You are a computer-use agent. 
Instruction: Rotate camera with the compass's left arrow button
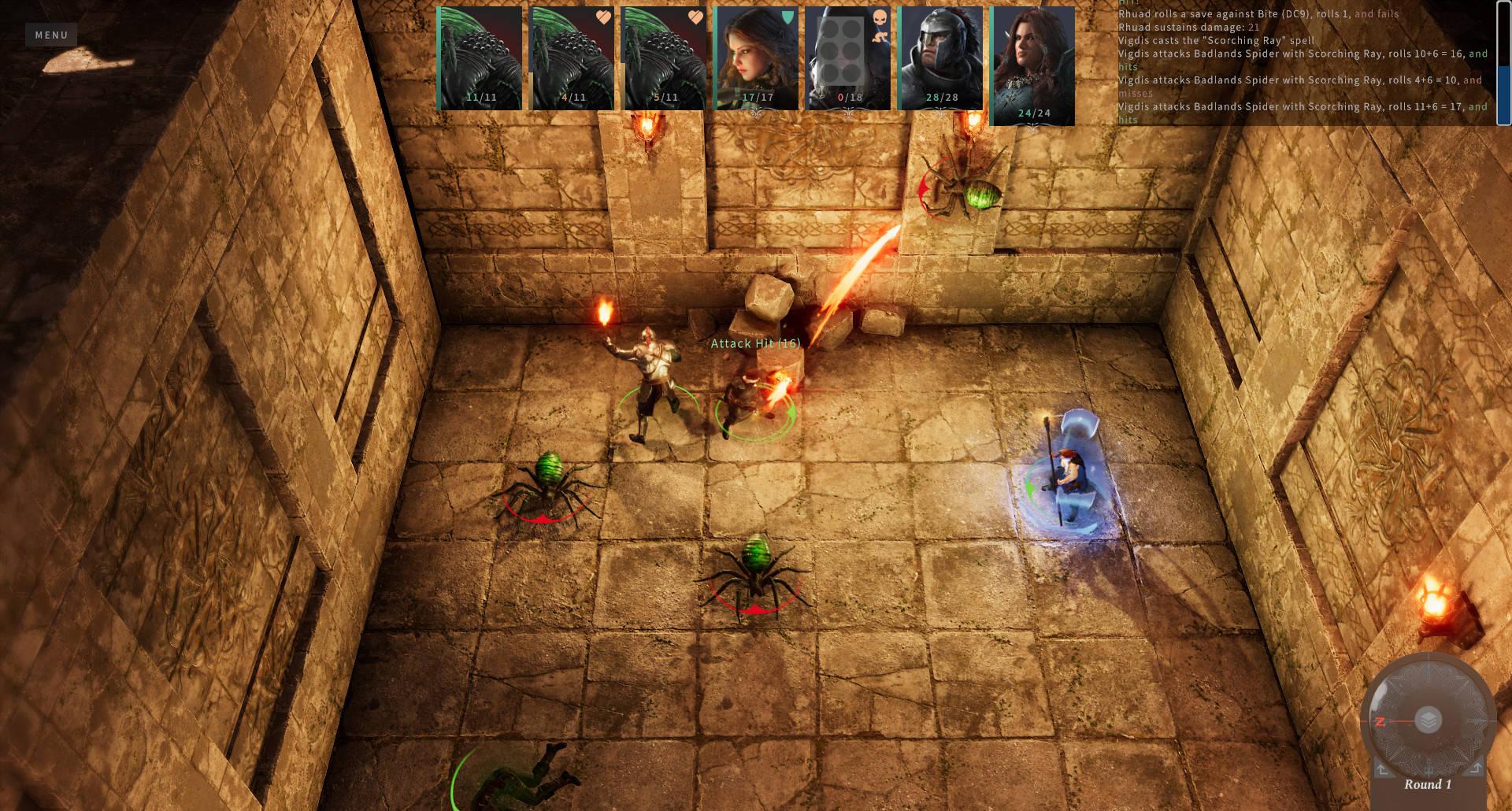click(x=1383, y=768)
